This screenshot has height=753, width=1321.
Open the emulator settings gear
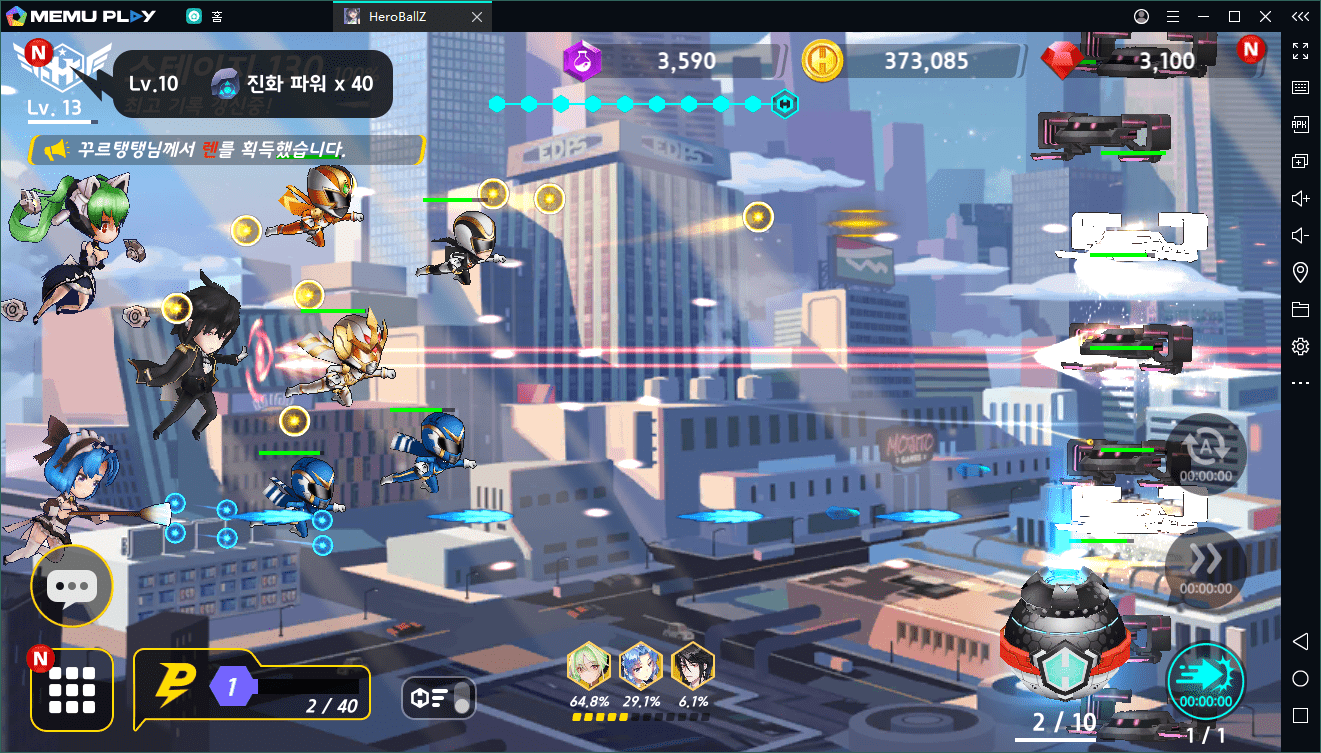coord(1300,346)
